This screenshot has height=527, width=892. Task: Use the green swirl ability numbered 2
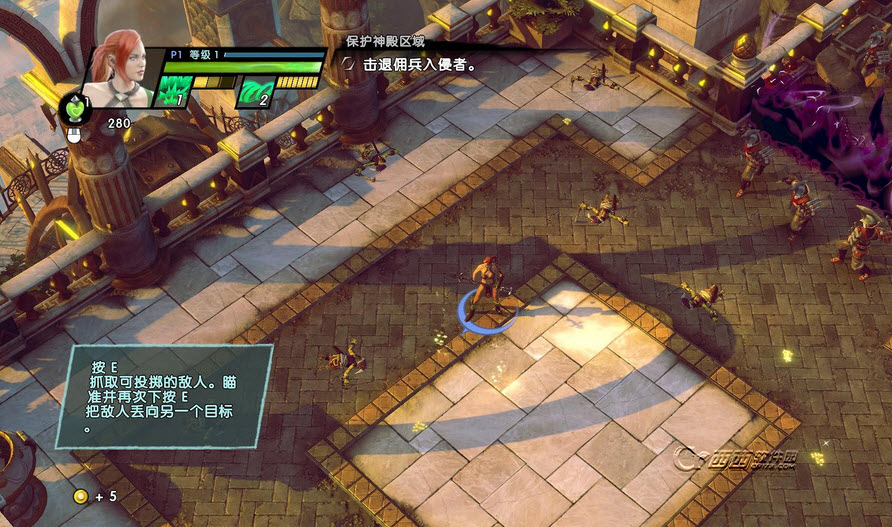pyautogui.click(x=254, y=92)
